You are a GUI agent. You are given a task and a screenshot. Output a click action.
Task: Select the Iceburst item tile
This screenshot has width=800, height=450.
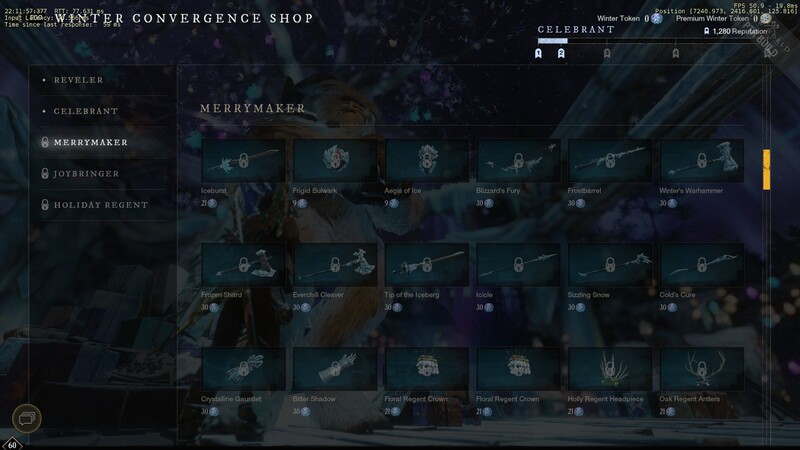tap(244, 160)
